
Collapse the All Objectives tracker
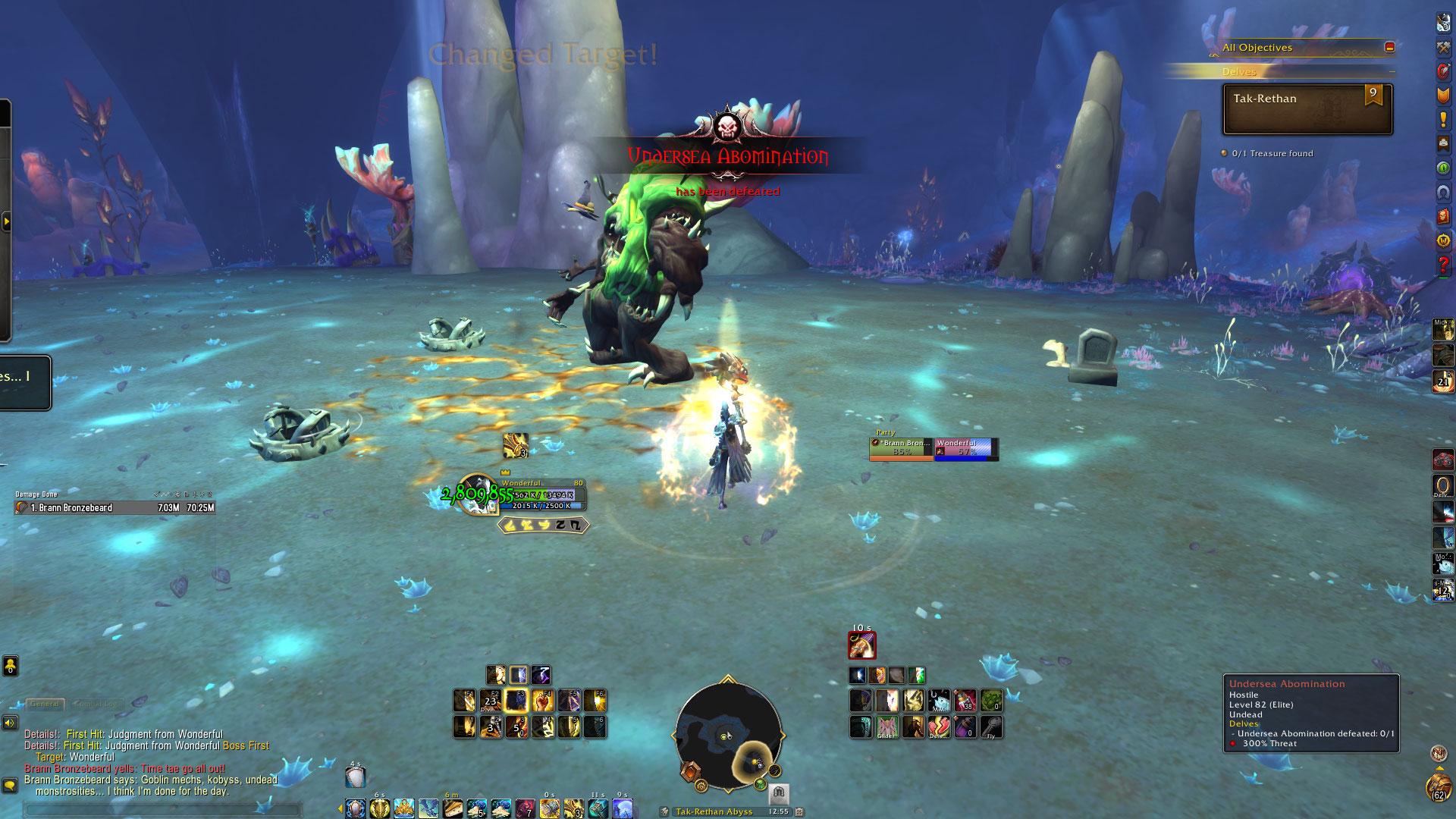(x=1389, y=47)
